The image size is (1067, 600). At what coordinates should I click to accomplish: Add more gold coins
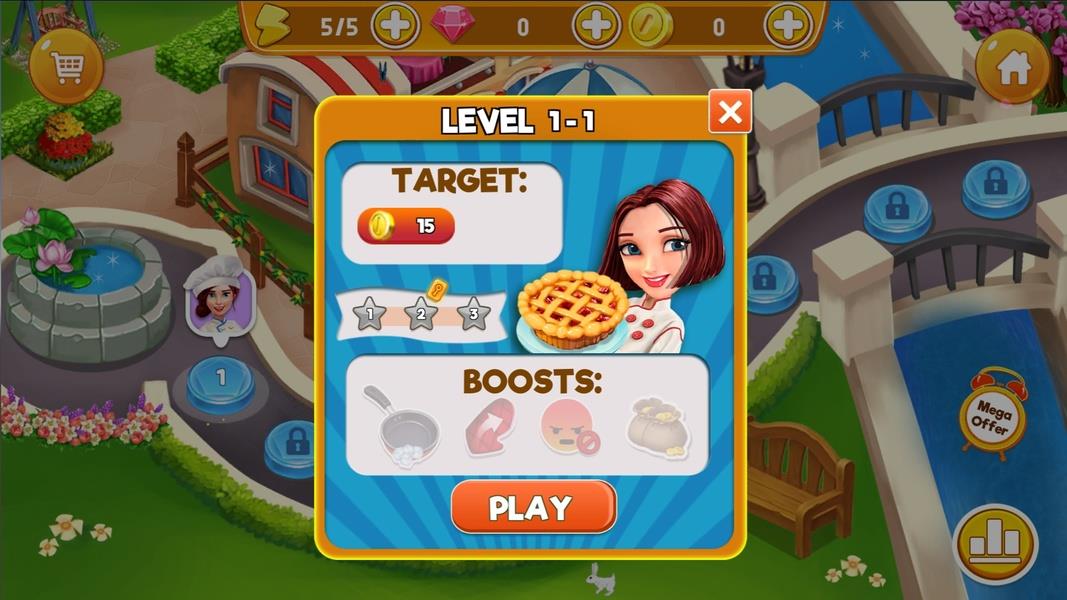point(788,27)
